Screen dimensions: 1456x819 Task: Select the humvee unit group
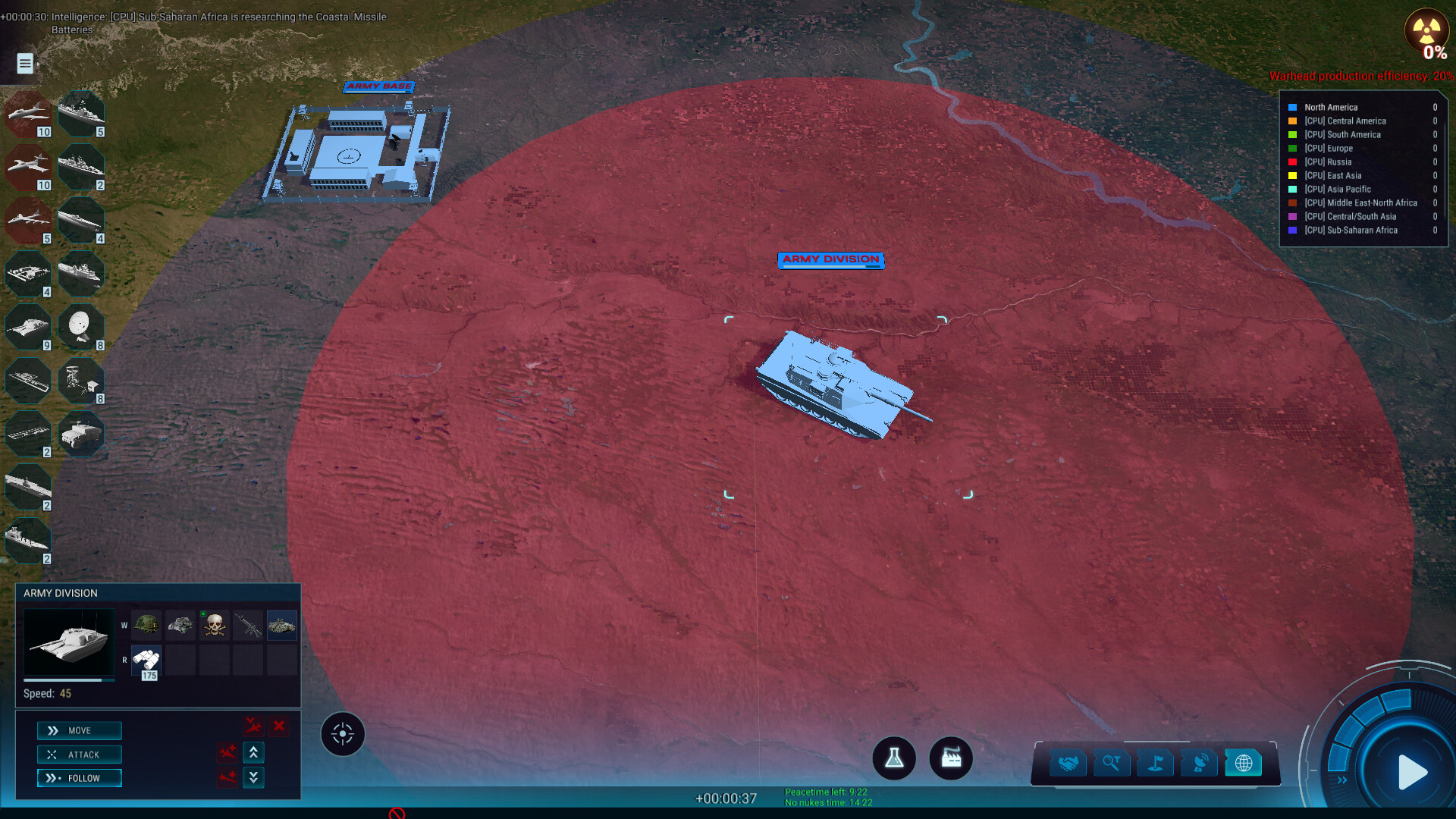[80, 434]
